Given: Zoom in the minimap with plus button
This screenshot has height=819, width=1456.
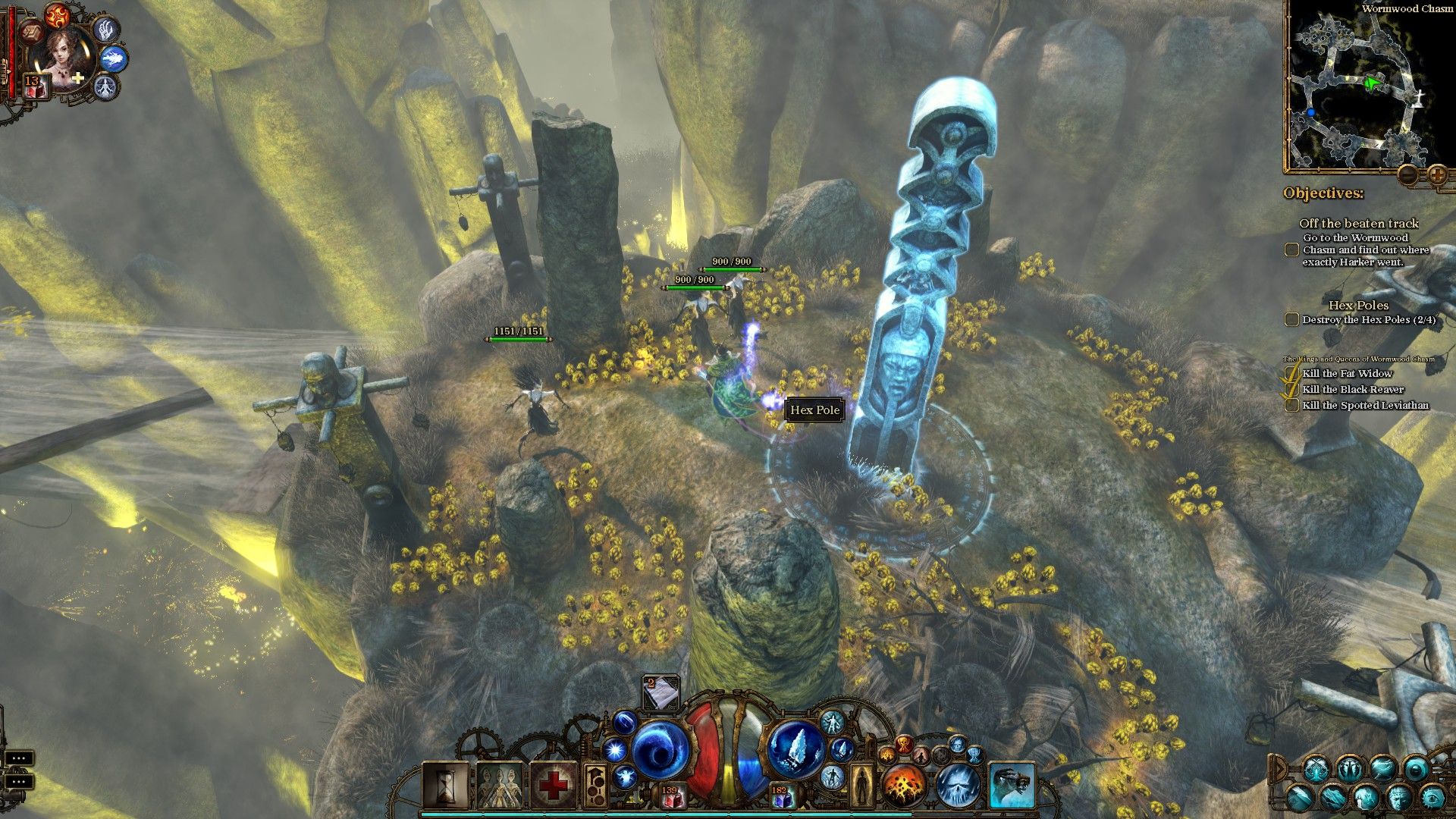Looking at the screenshot, I should pyautogui.click(x=1437, y=175).
